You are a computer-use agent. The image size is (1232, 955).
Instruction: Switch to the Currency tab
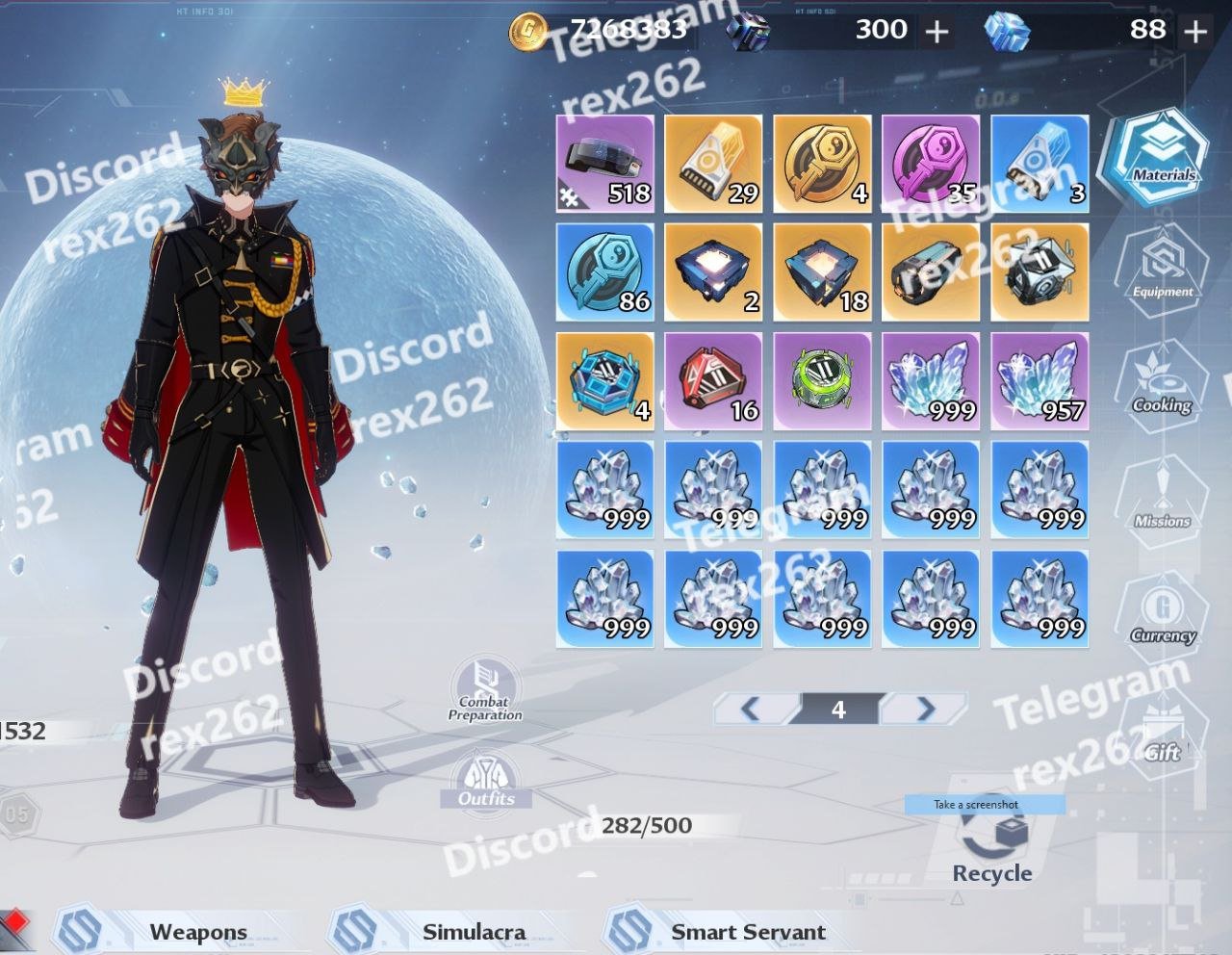[1162, 616]
